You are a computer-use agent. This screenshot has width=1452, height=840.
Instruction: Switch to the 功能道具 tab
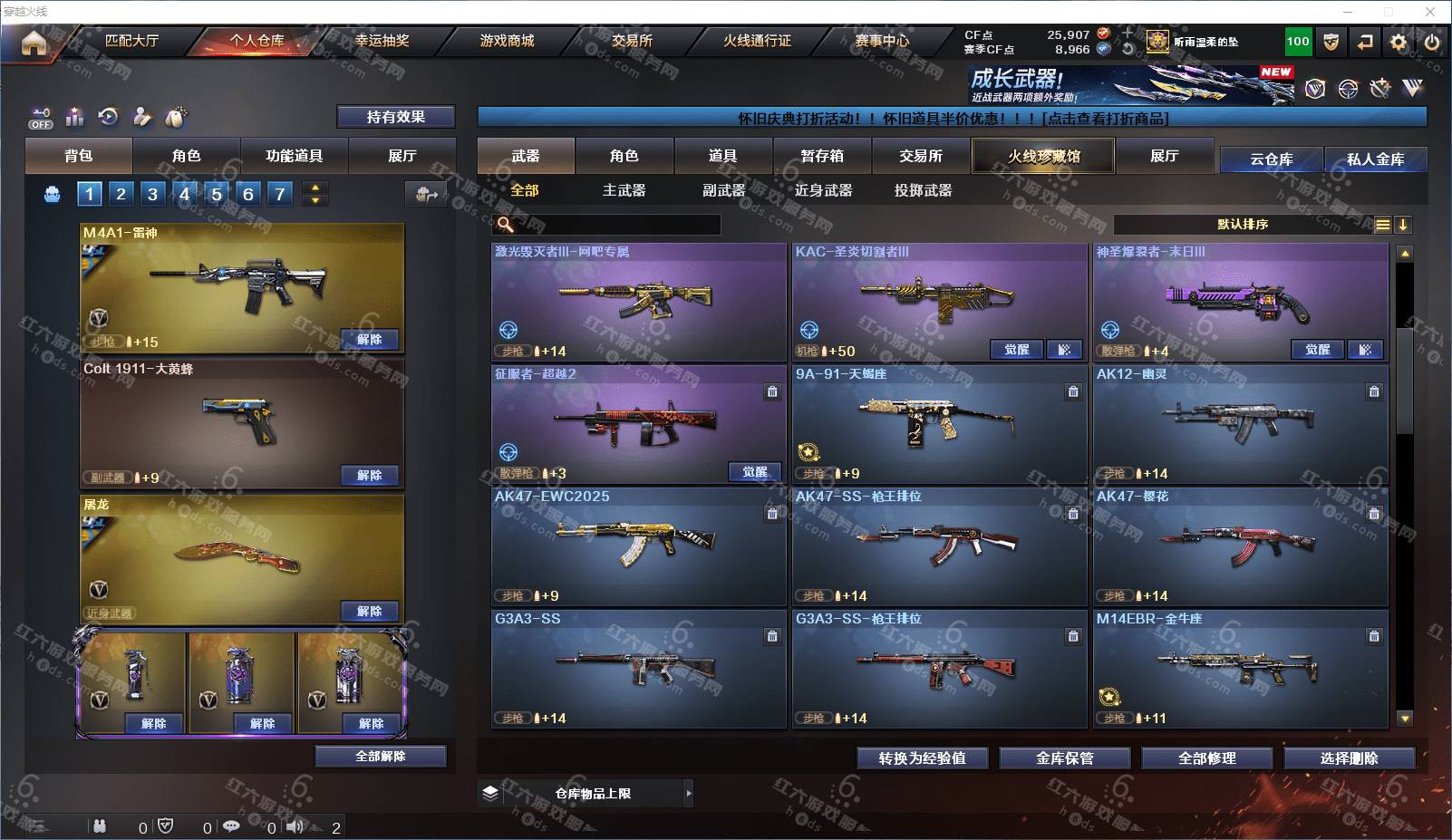tap(294, 156)
